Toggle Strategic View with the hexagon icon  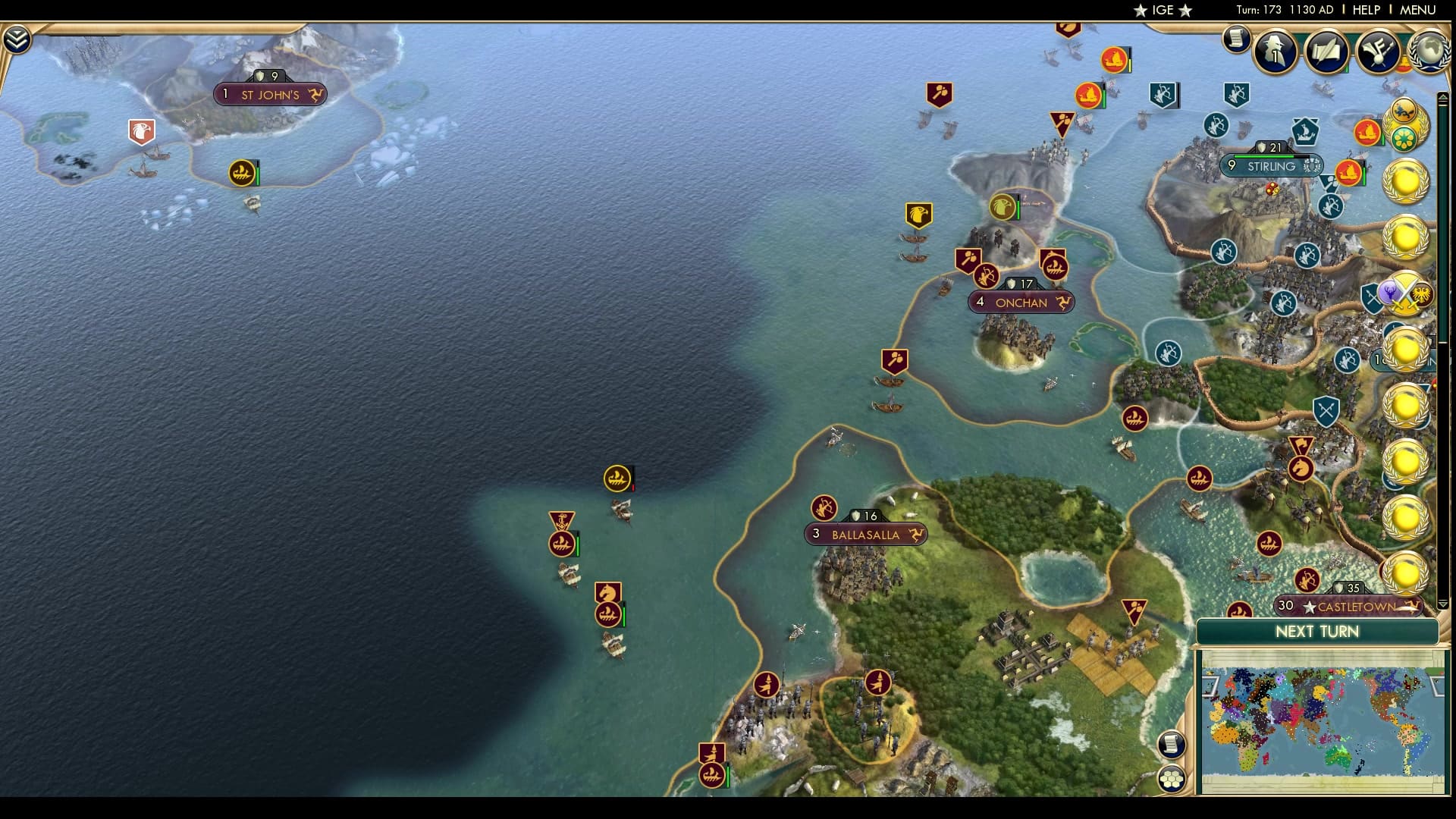(1172, 777)
